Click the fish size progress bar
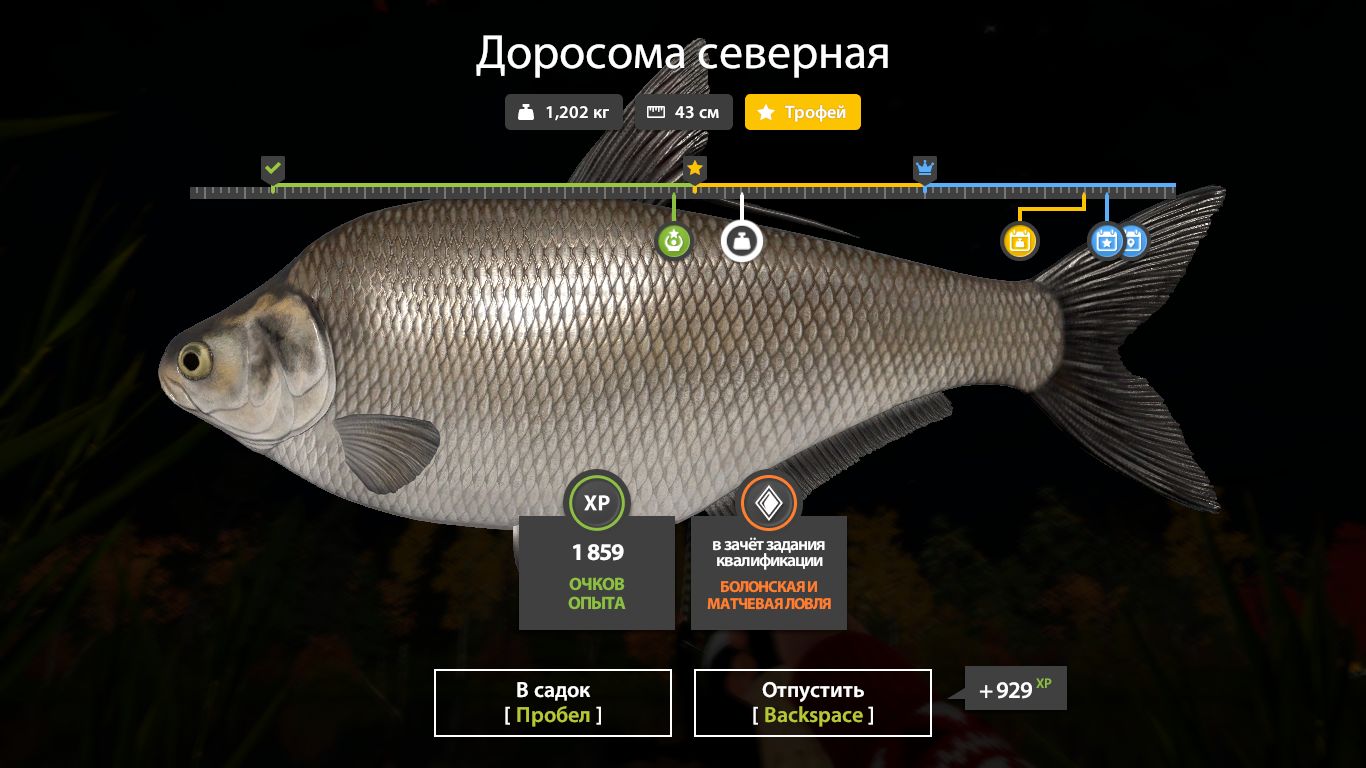 683,187
